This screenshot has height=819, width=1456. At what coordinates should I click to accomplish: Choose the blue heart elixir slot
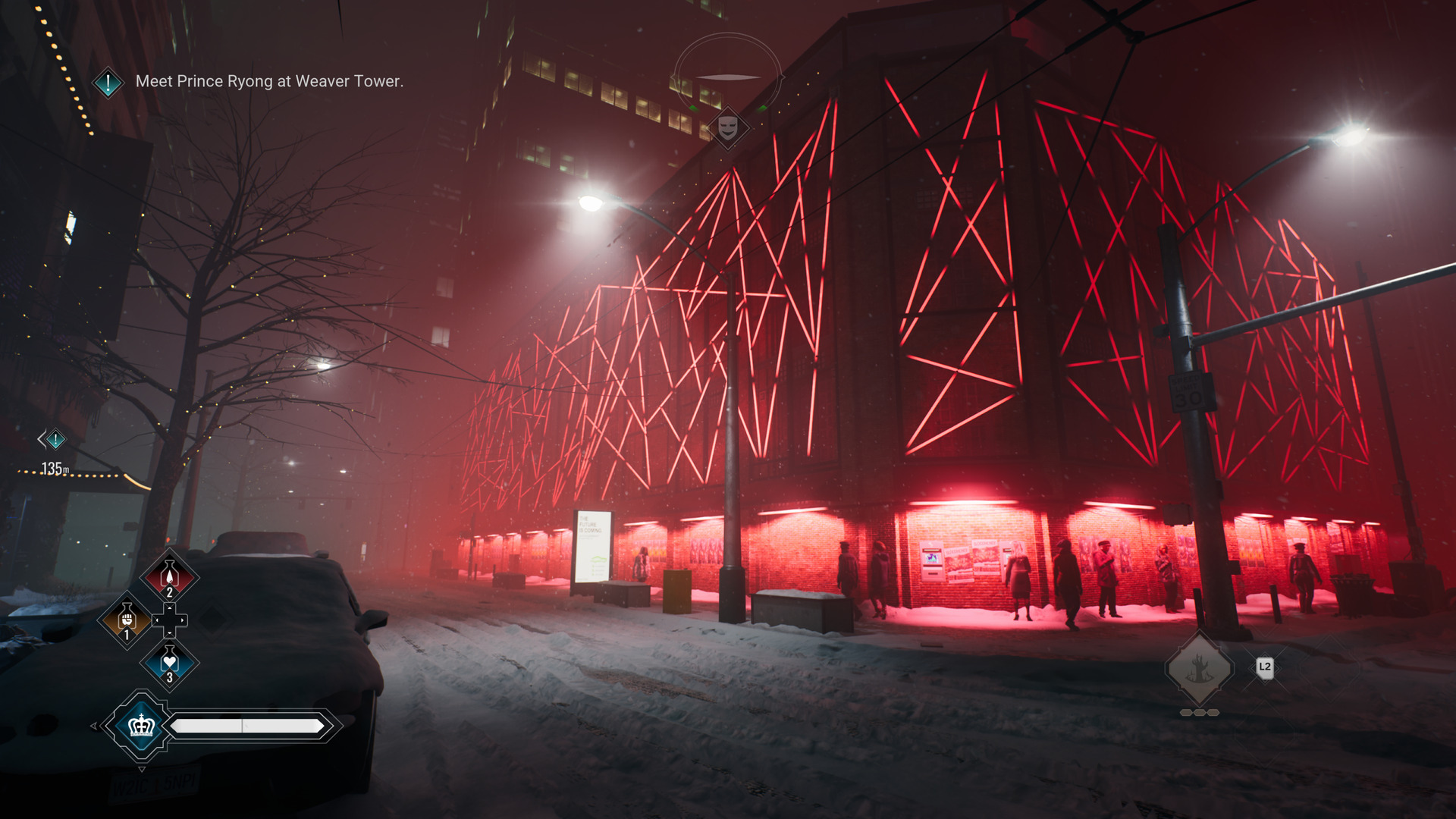[169, 663]
